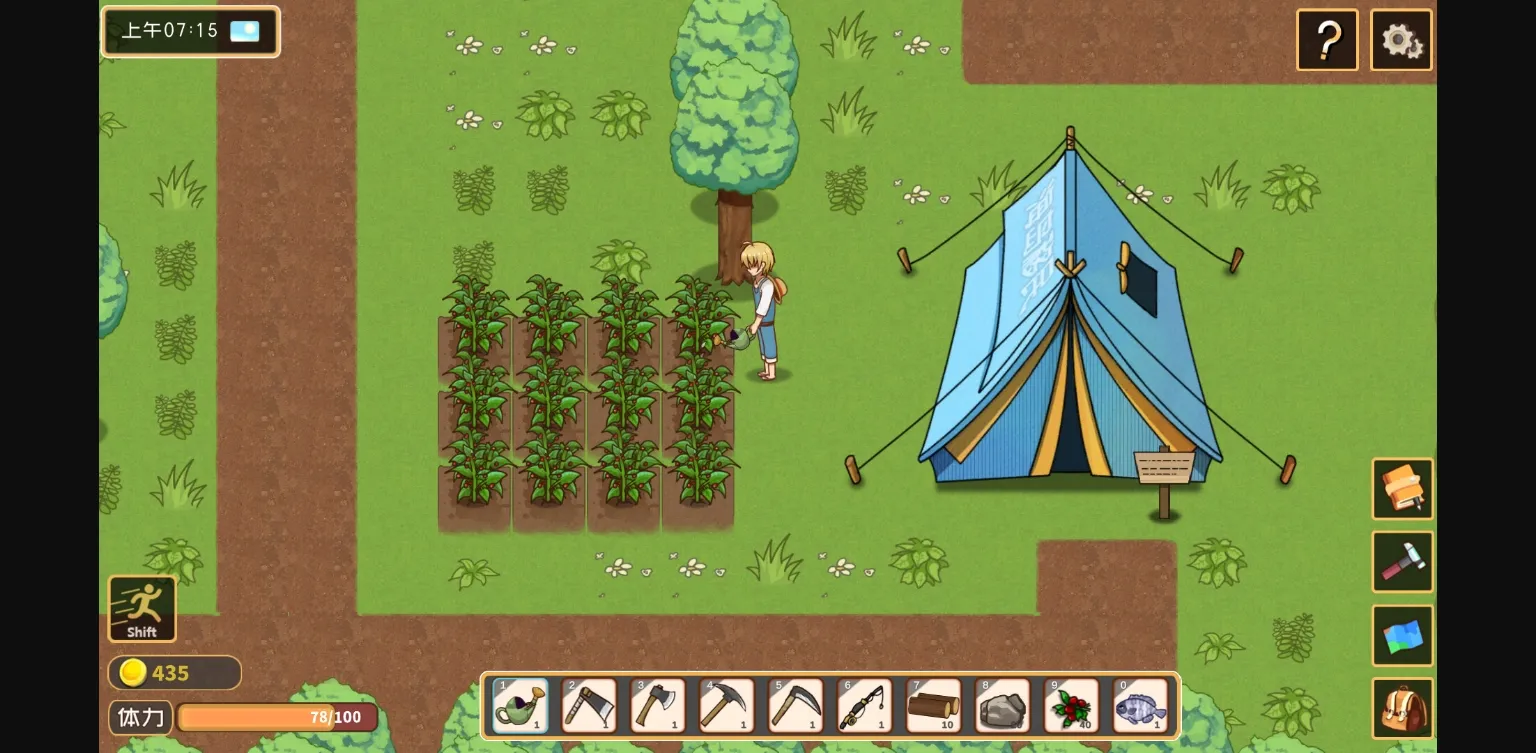
Task: Choose the axe from the hotbar
Action: pos(658,706)
